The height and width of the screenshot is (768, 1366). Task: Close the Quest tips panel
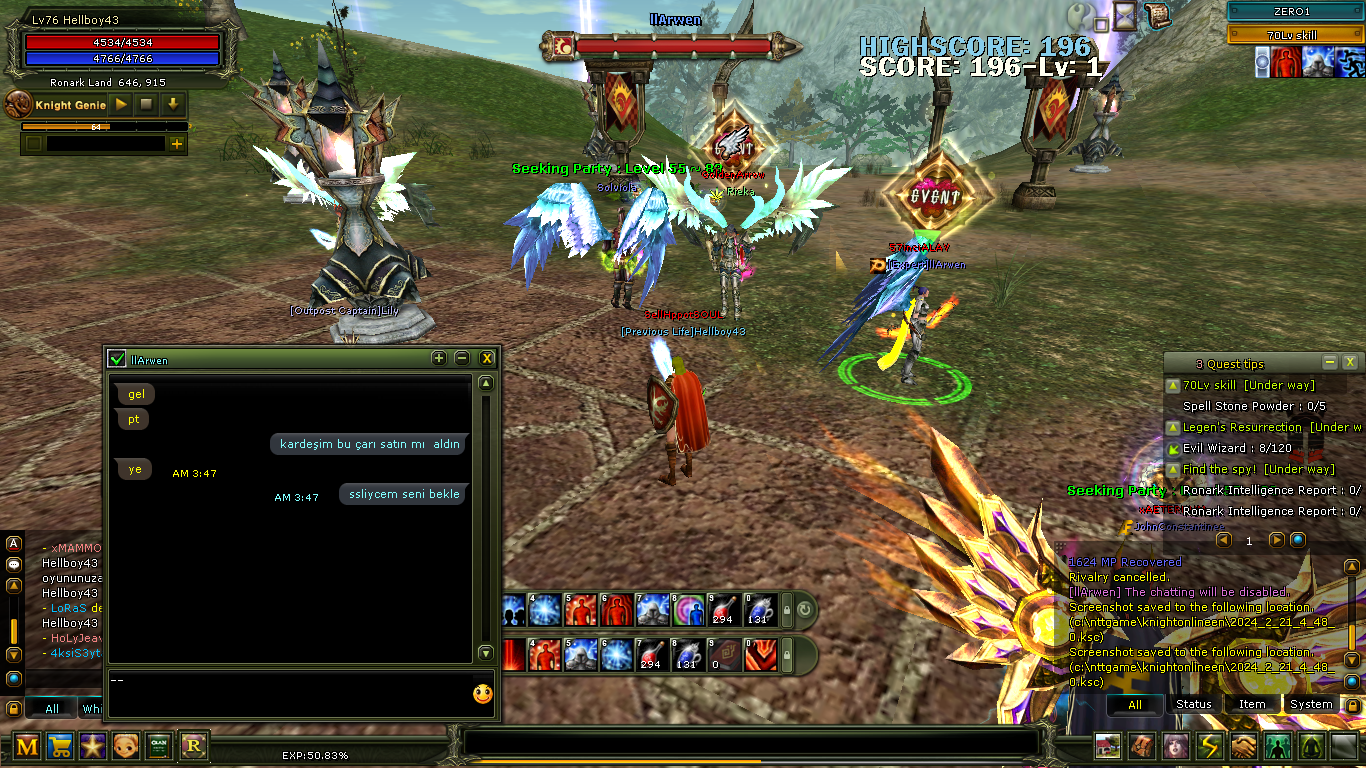coord(1349,362)
